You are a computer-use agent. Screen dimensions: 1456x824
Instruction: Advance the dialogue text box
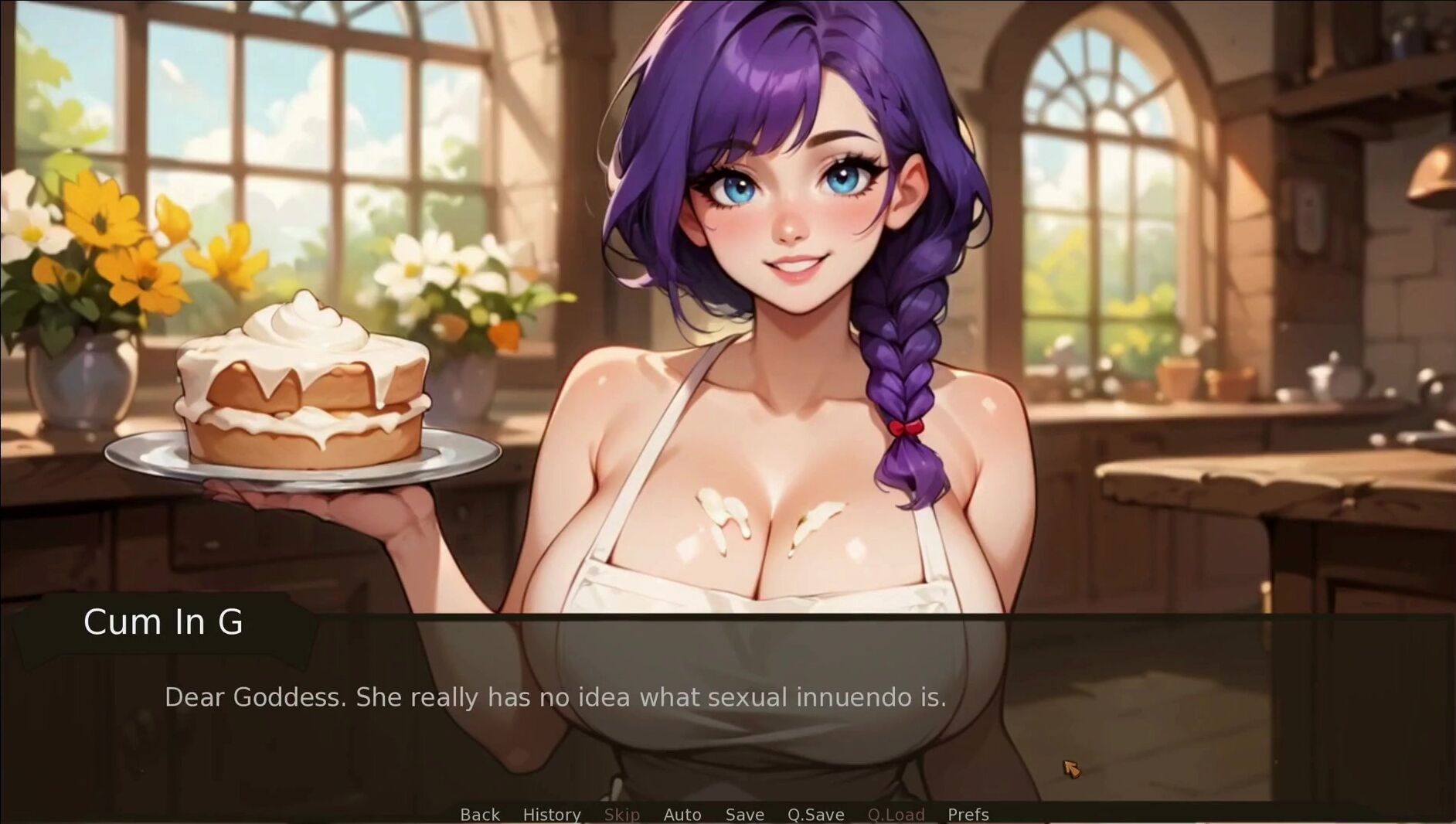(726, 711)
